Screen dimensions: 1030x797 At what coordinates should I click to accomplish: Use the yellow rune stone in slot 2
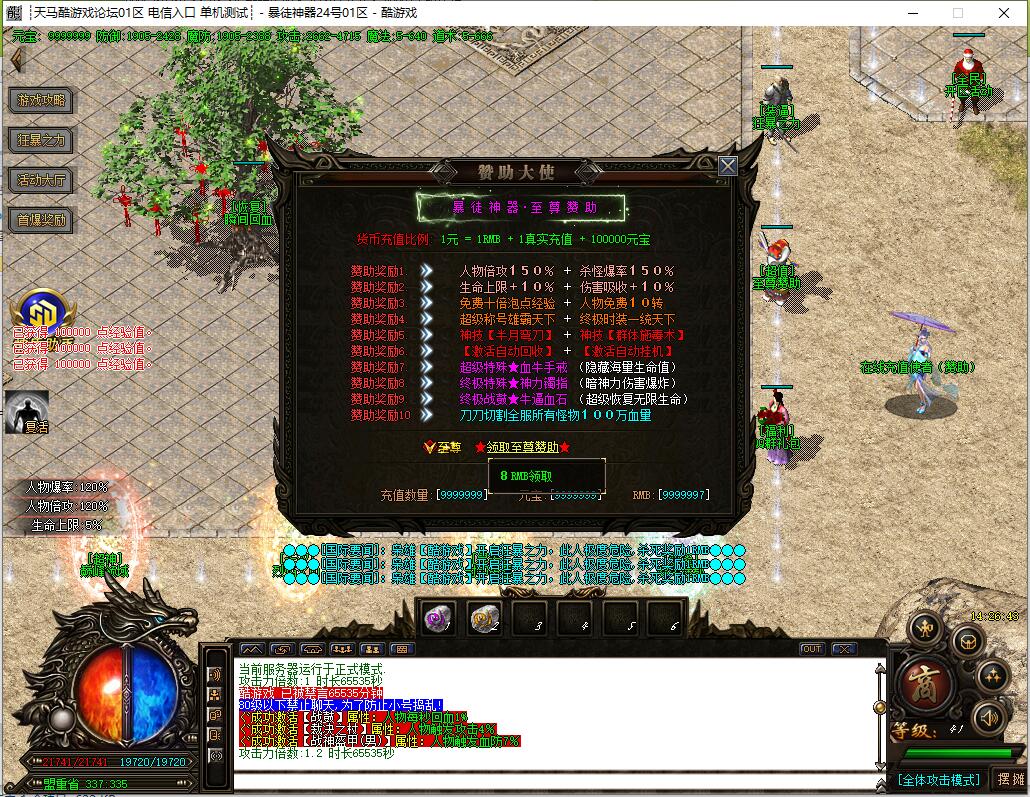(484, 619)
